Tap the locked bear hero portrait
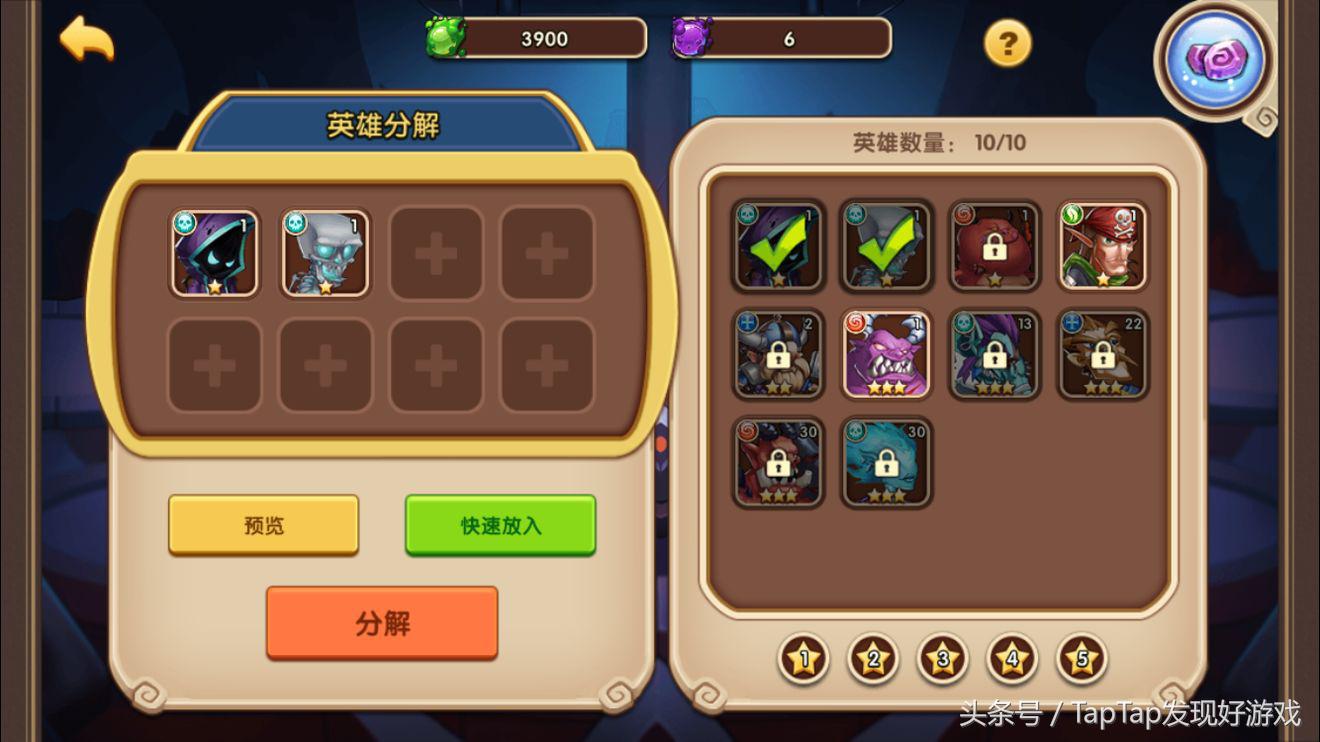Image resolution: width=1320 pixels, height=742 pixels. point(994,247)
